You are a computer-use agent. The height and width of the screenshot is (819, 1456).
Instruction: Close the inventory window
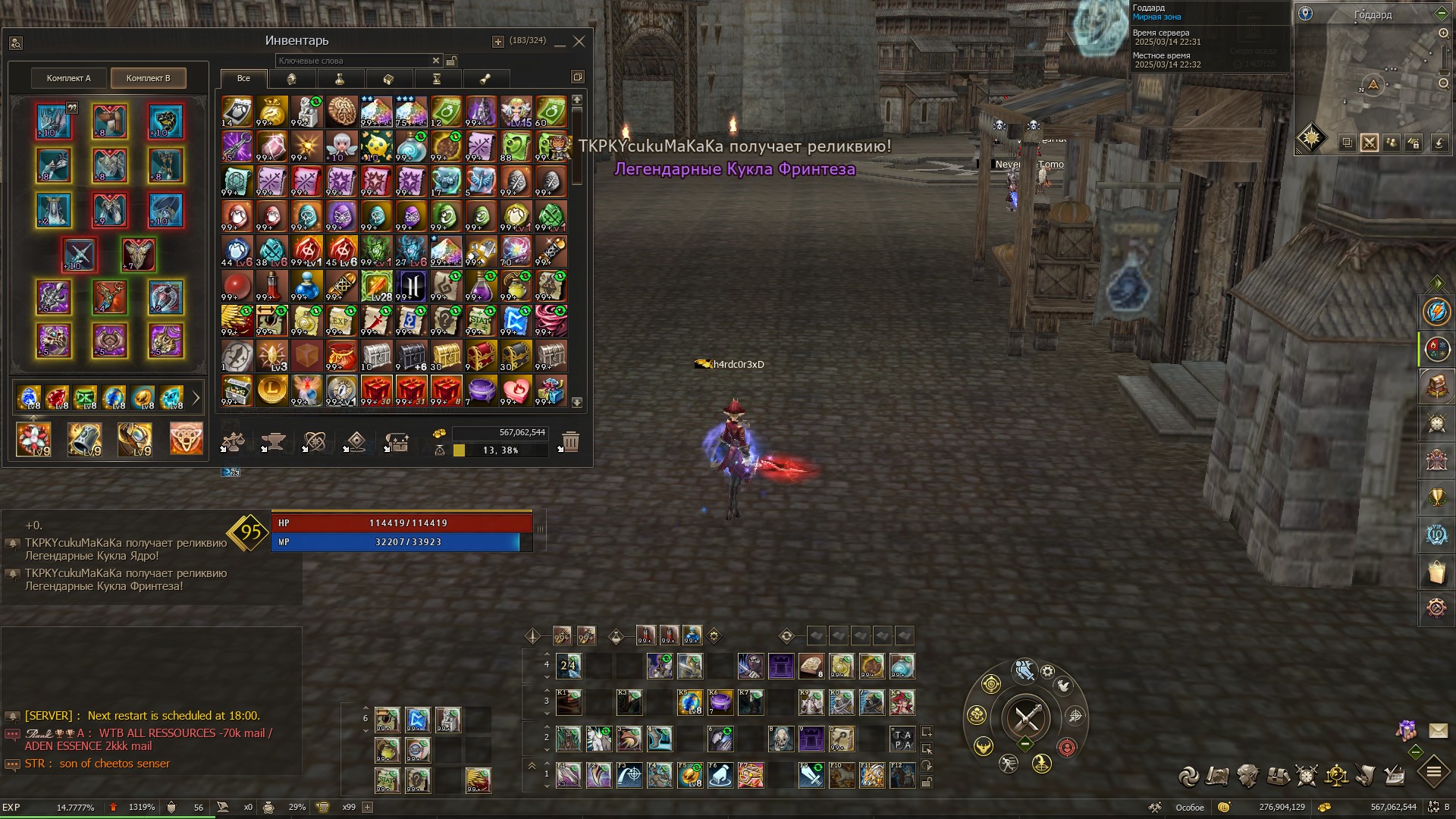(579, 42)
